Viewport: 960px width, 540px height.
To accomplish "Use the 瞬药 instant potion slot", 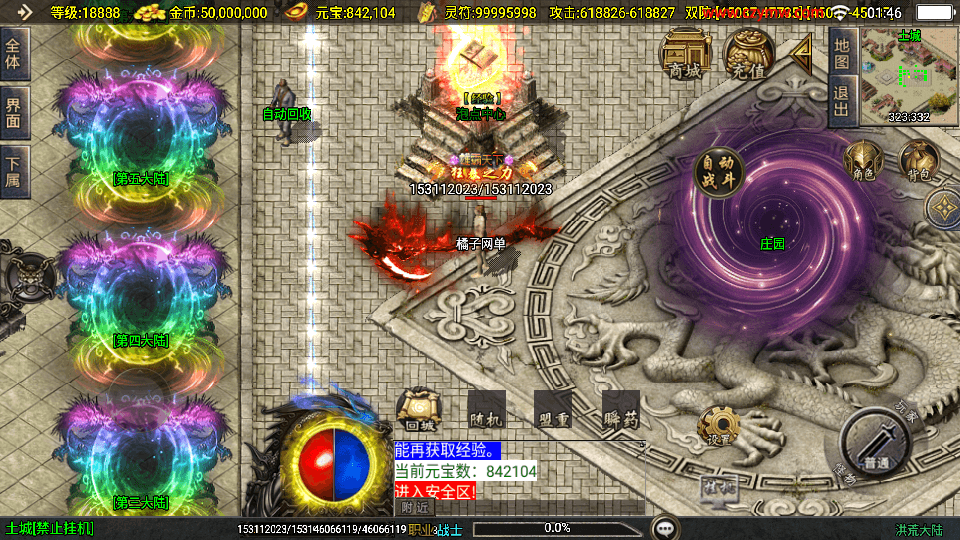I will [620, 410].
